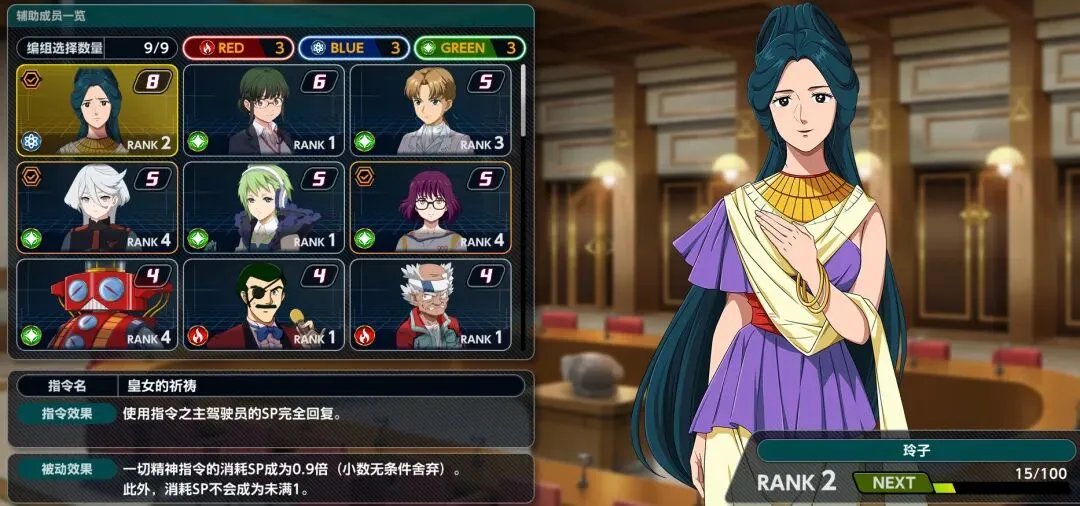Image resolution: width=1080 pixels, height=506 pixels.
Task: Select the red robot member card
Action: (x=97, y=304)
